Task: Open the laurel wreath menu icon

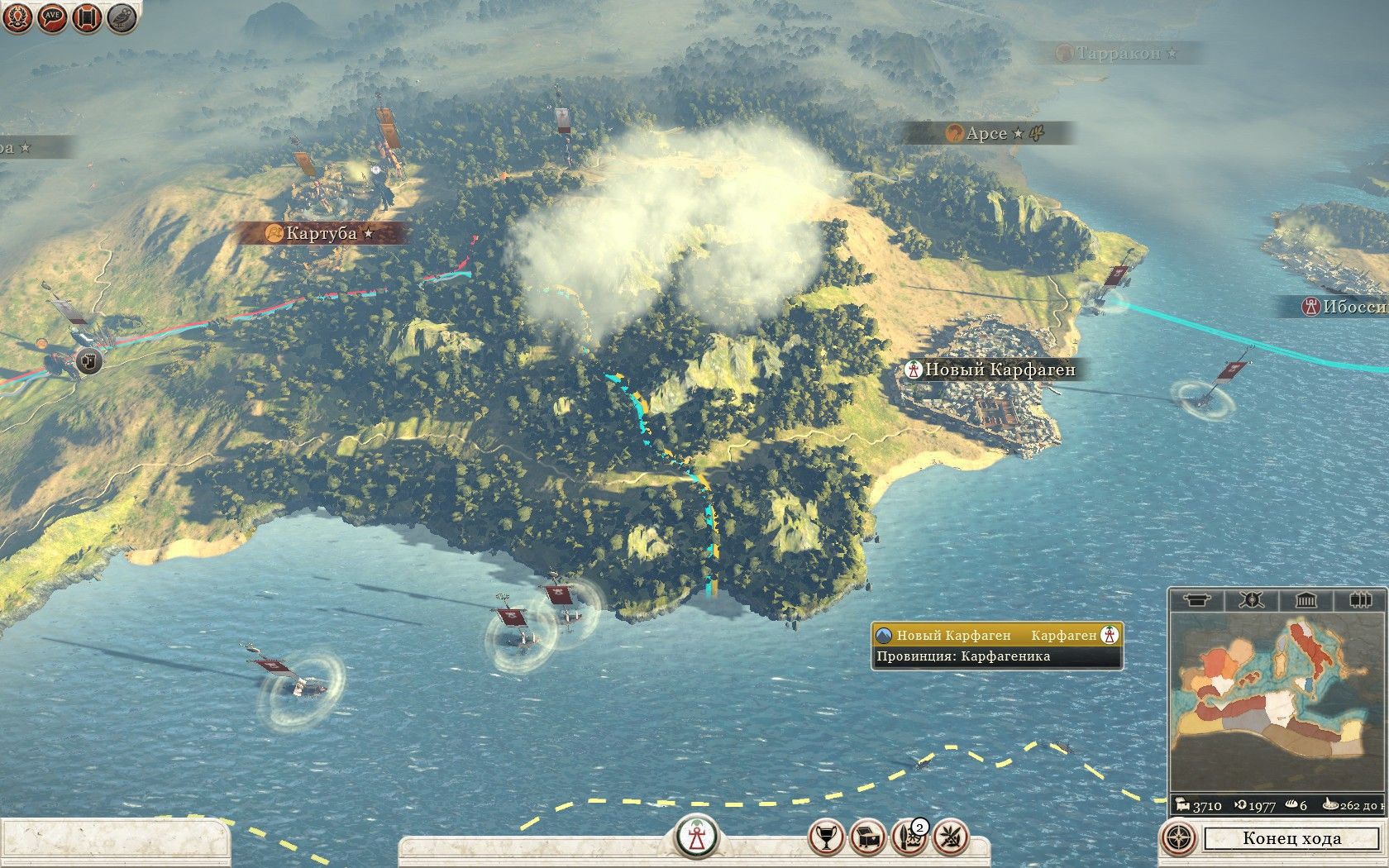Action: (x=17, y=18)
